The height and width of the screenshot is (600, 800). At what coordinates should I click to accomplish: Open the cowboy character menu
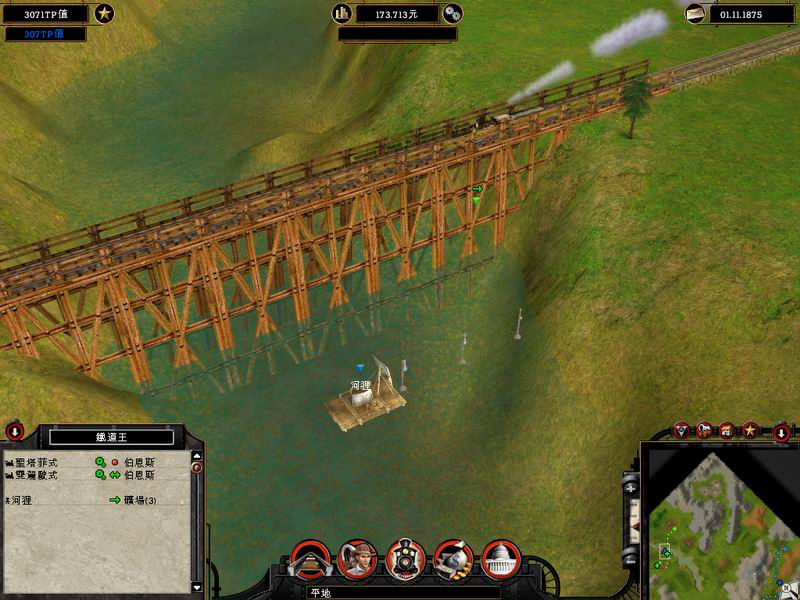coord(357,559)
